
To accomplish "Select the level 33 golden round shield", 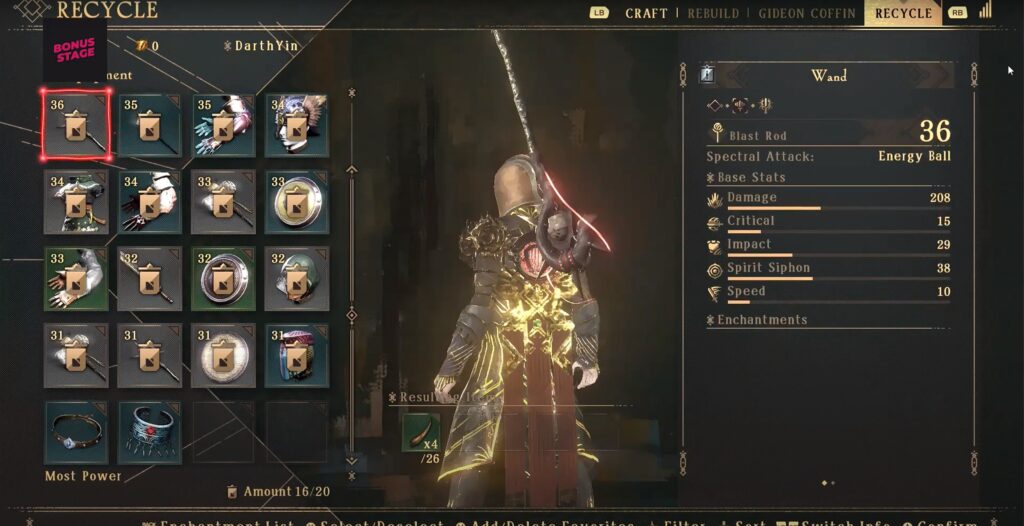I will click(296, 202).
